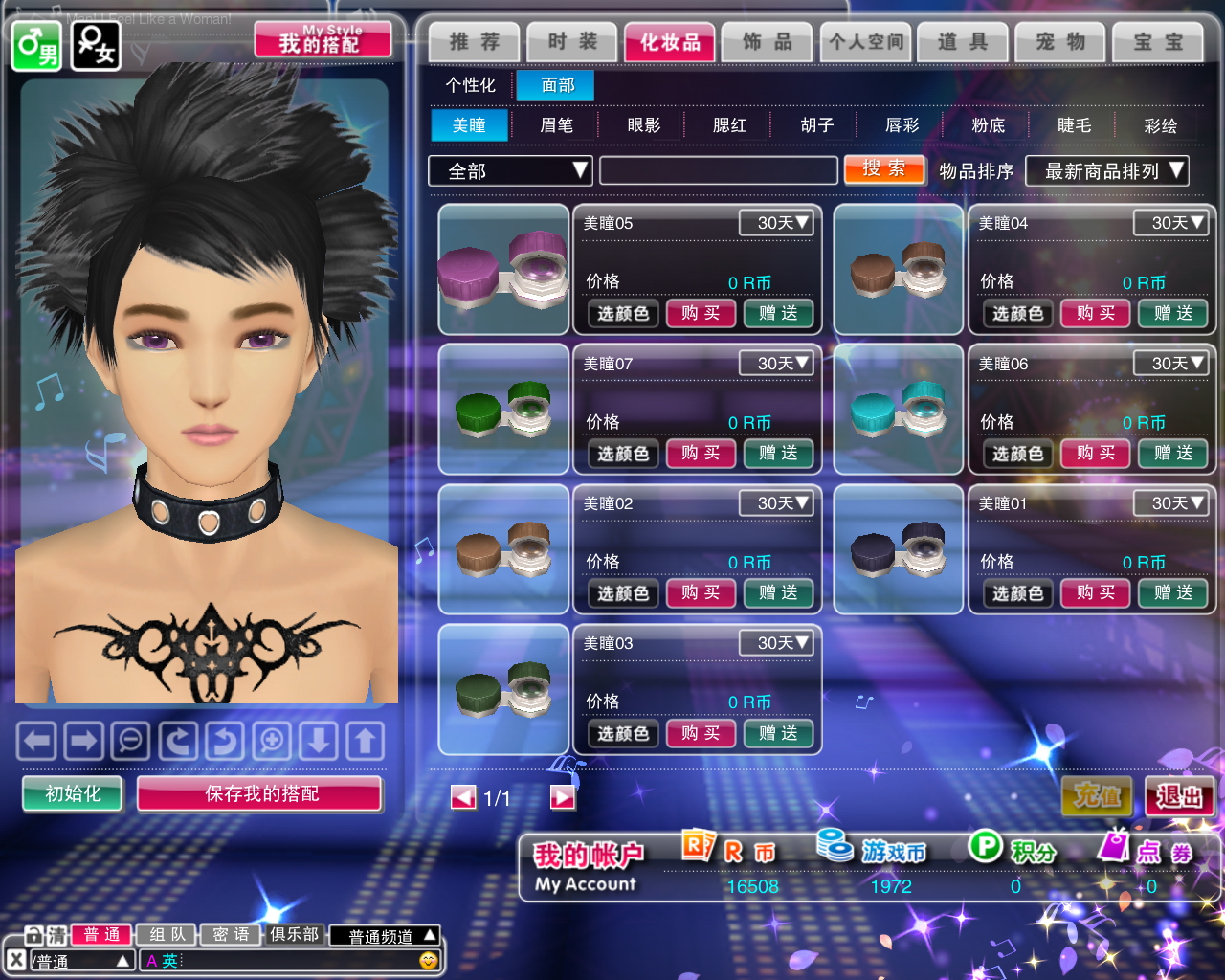The height and width of the screenshot is (980, 1225).
Task: Choose the 眉笔 eyebrow subcategory
Action: 556,125
